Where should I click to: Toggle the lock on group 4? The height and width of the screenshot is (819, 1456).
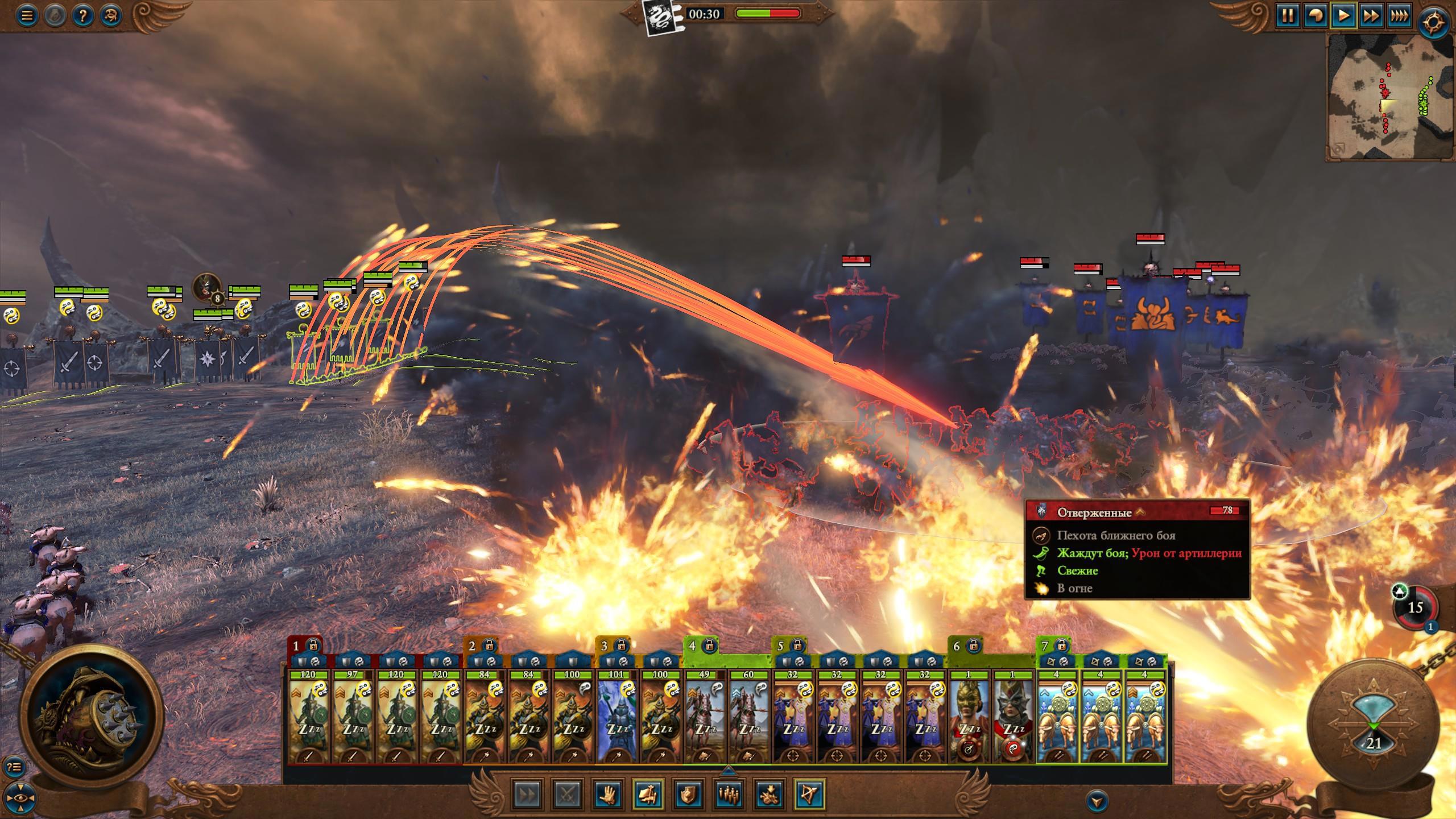[709, 646]
